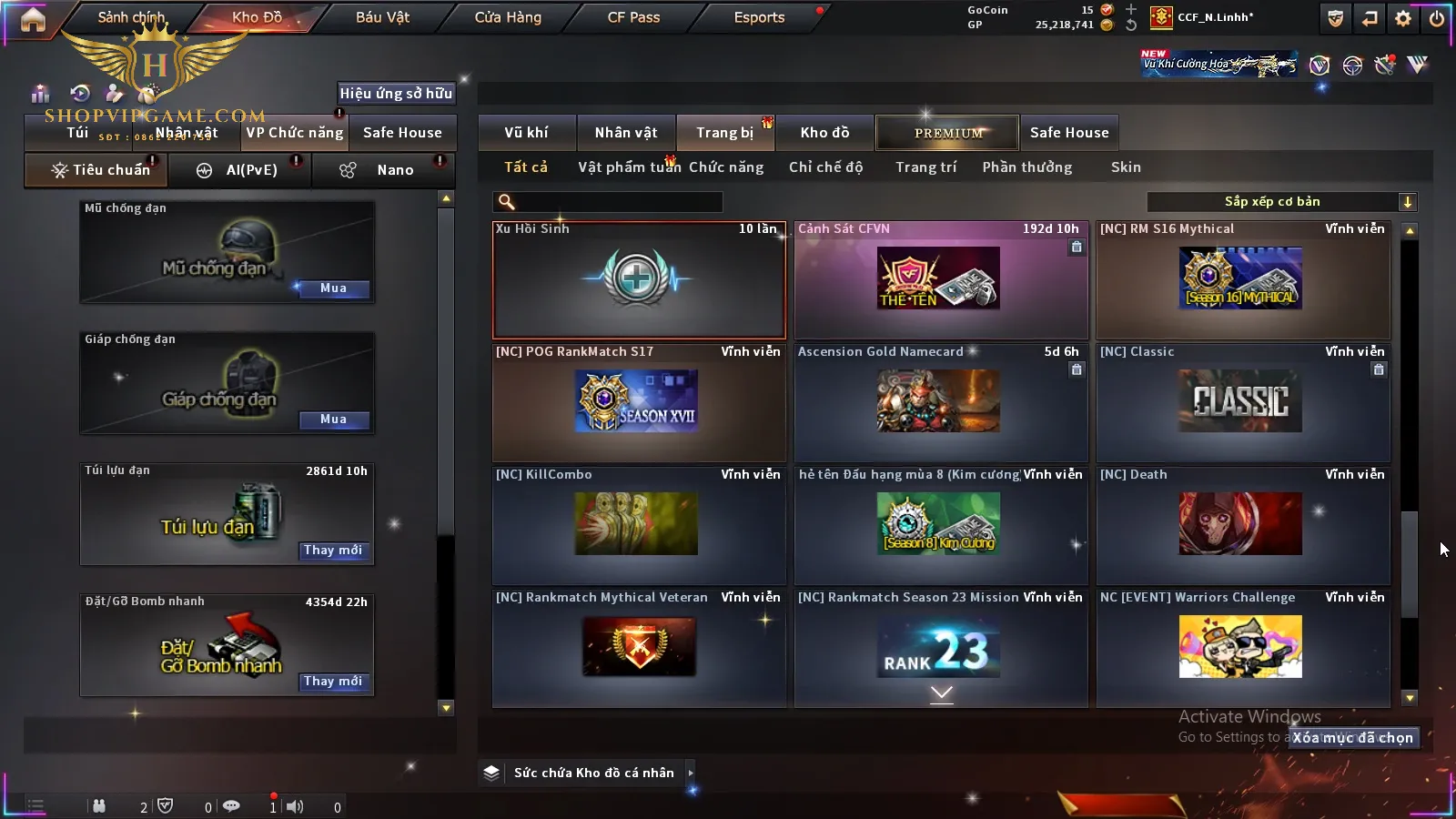The width and height of the screenshot is (1456, 819).
Task: Expand Sức chứa Kho đồ cá nhân
Action: click(593, 773)
